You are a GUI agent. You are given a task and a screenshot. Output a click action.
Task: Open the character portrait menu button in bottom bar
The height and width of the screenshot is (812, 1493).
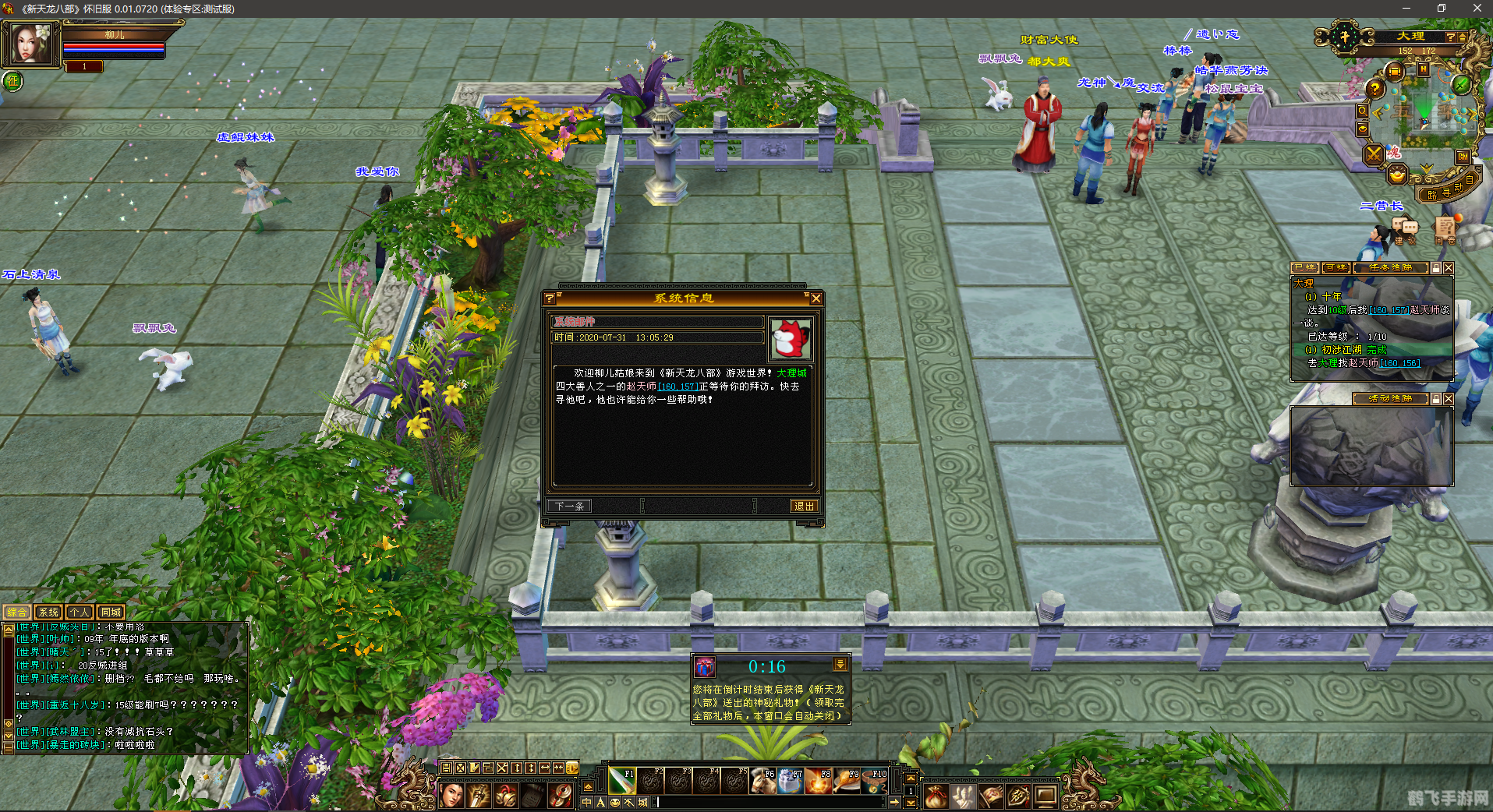(x=451, y=796)
